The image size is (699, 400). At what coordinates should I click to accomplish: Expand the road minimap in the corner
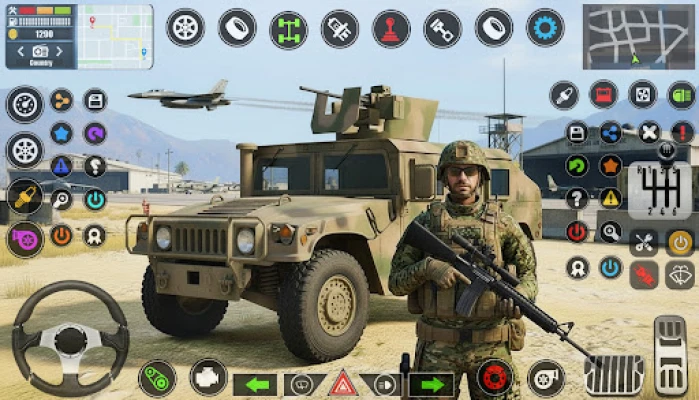[x=638, y=36]
